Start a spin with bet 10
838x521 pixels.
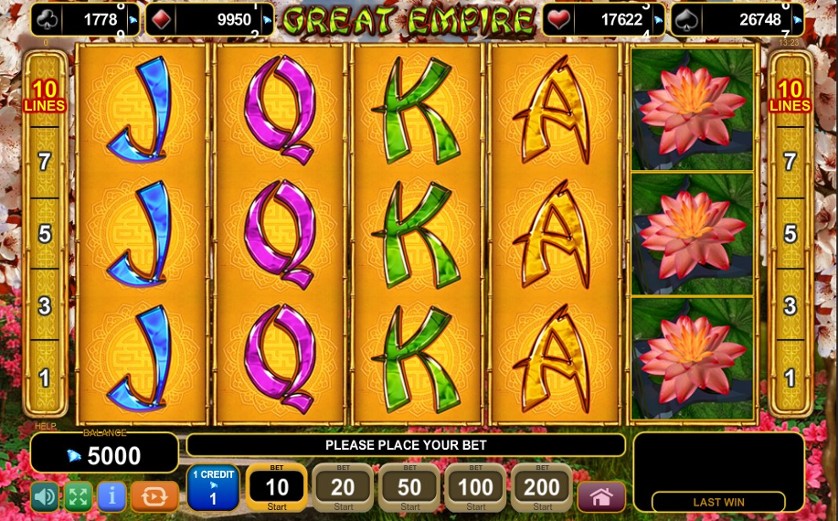pyautogui.click(x=276, y=488)
